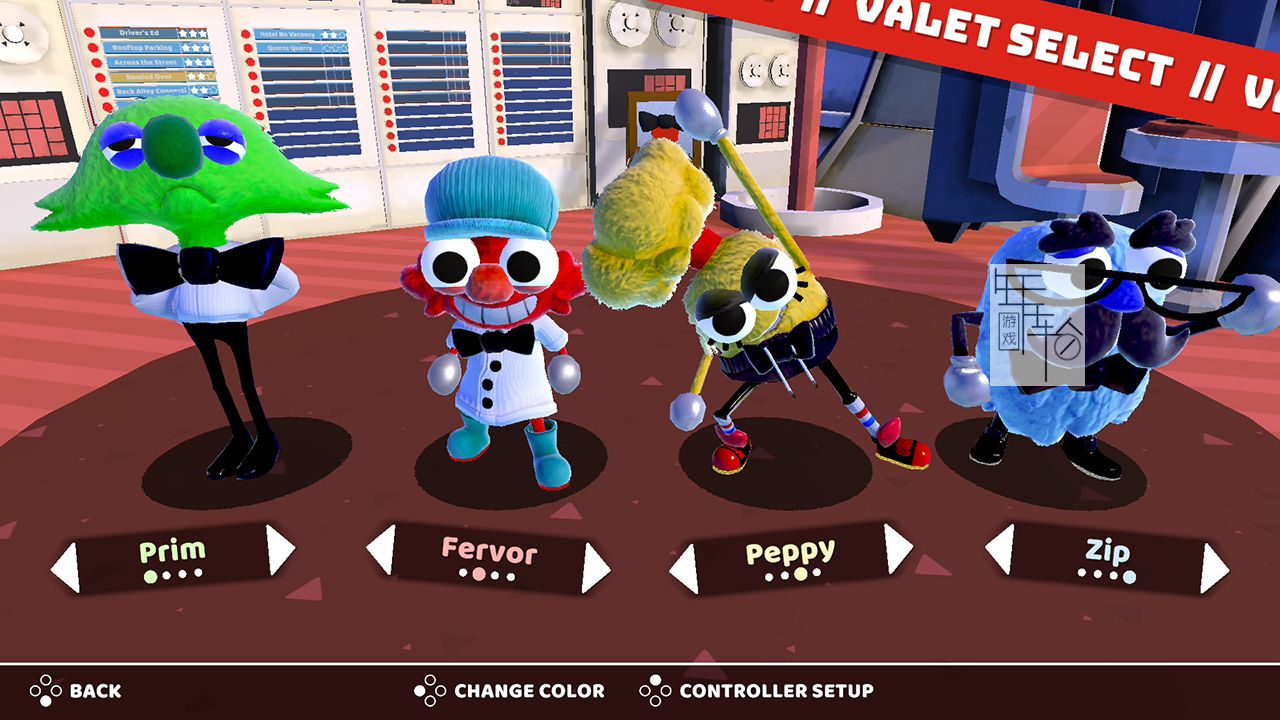Pick the Zip name plate
The height and width of the screenshot is (720, 1280).
click(x=1106, y=559)
